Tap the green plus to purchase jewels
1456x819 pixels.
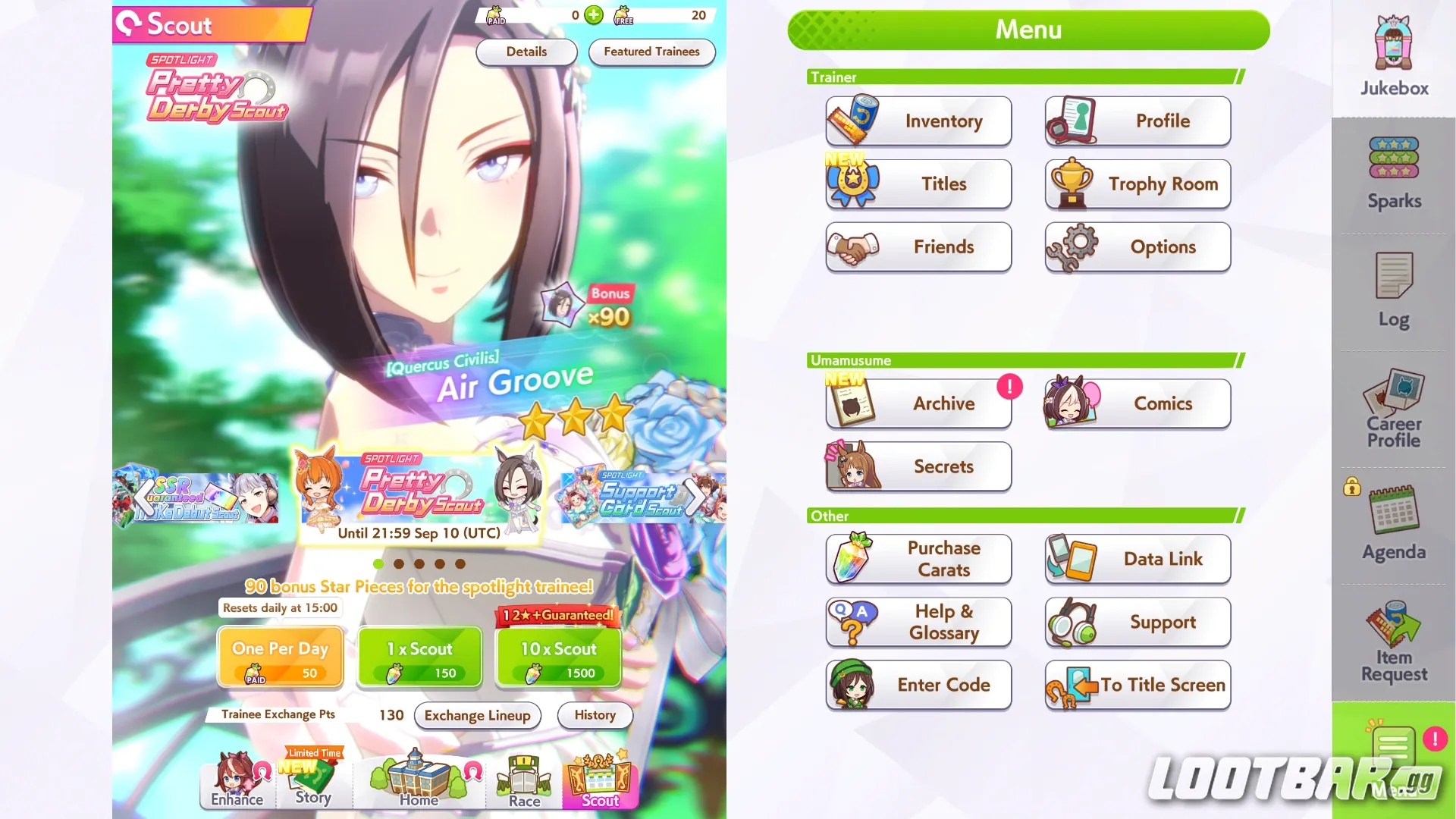[x=593, y=15]
